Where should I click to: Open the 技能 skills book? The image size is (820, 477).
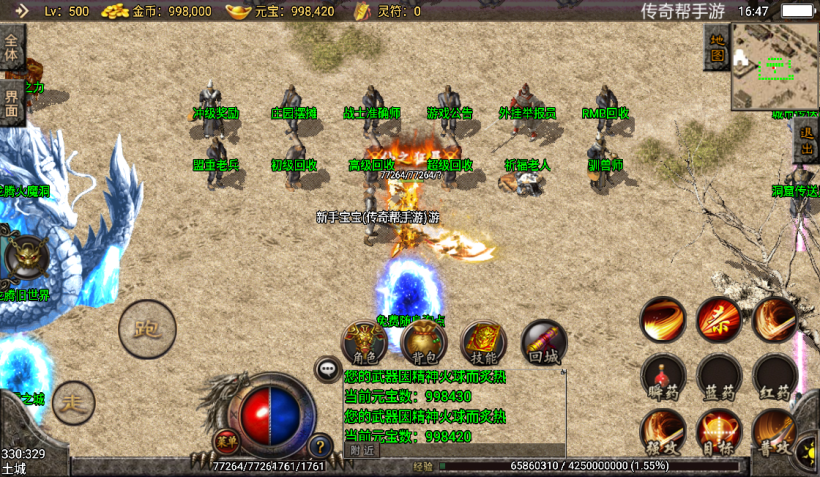483,343
